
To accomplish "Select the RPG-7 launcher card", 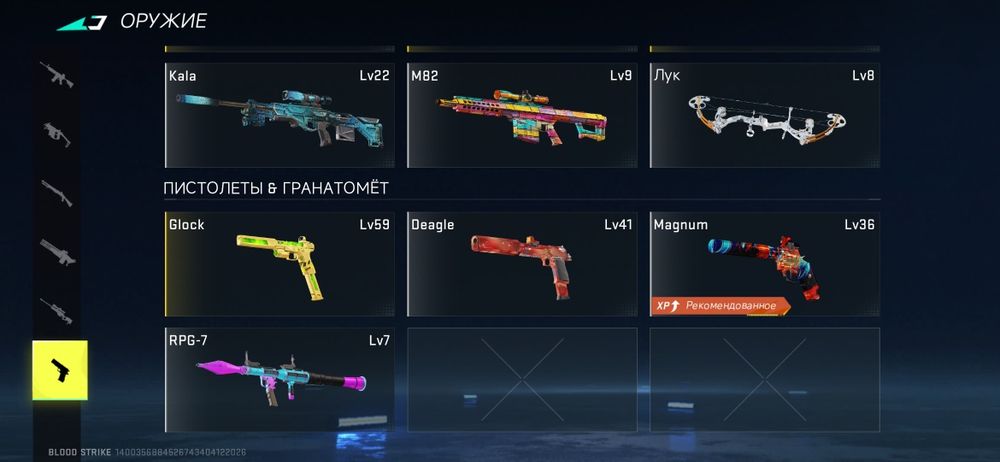I will click(279, 379).
